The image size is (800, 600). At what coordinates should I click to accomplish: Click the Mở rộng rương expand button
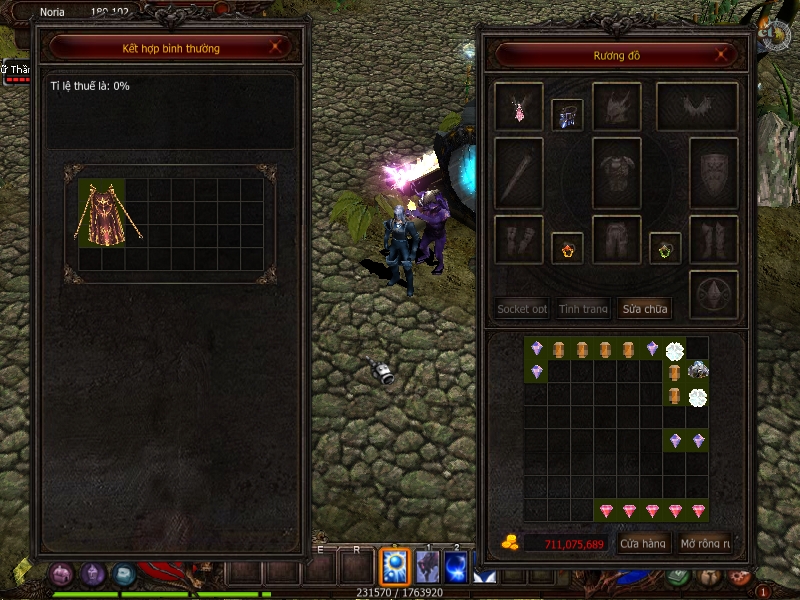point(704,544)
